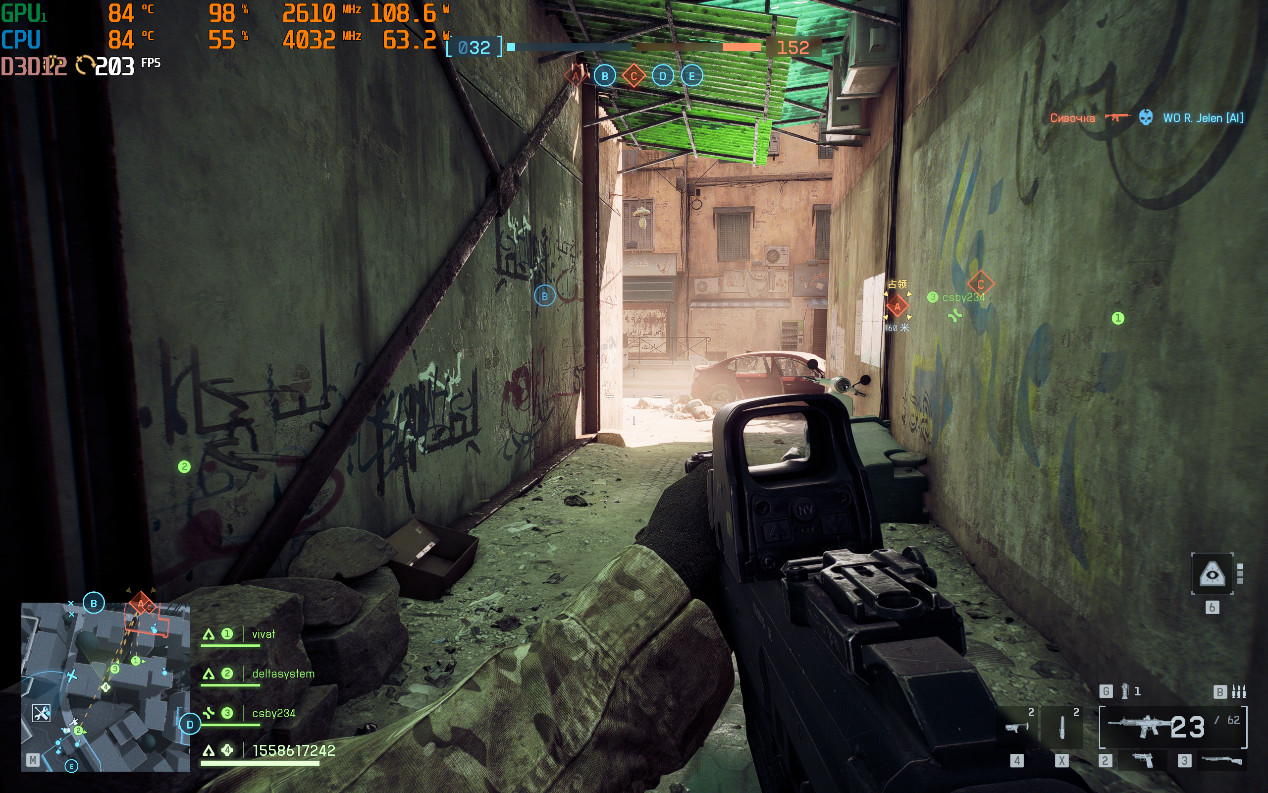Select the gadget slot beside the rocket launcher
Image resolution: width=1268 pixels, height=793 pixels.
click(1063, 727)
